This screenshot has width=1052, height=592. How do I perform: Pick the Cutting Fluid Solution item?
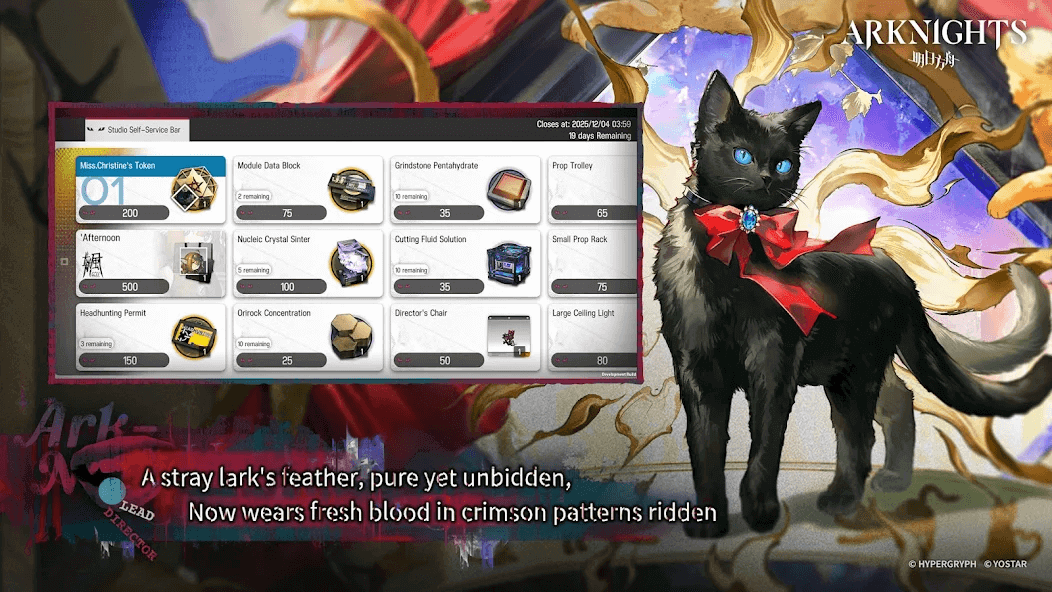pos(465,263)
